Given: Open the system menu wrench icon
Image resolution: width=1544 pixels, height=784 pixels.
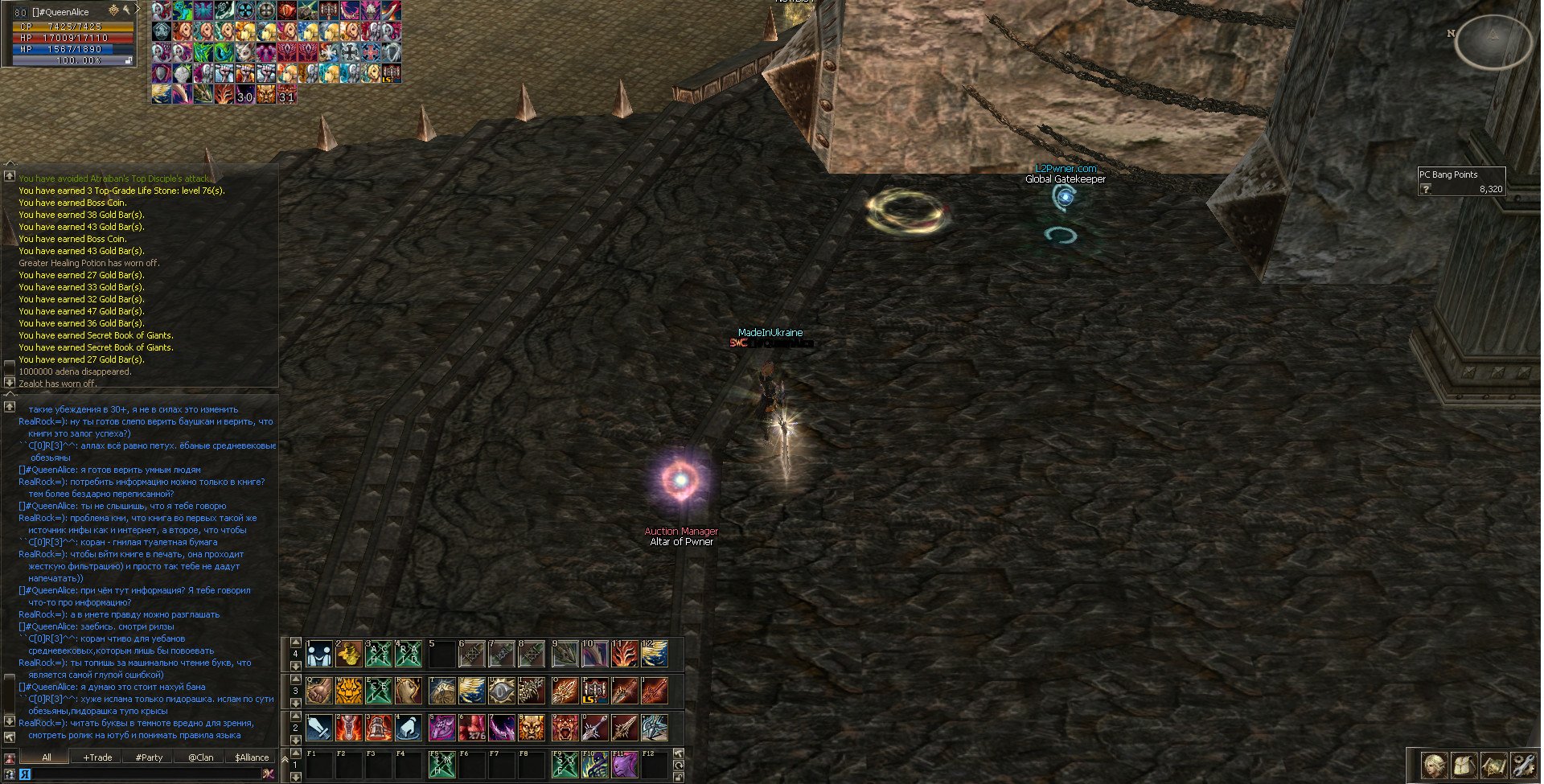Looking at the screenshot, I should [x=1522, y=765].
